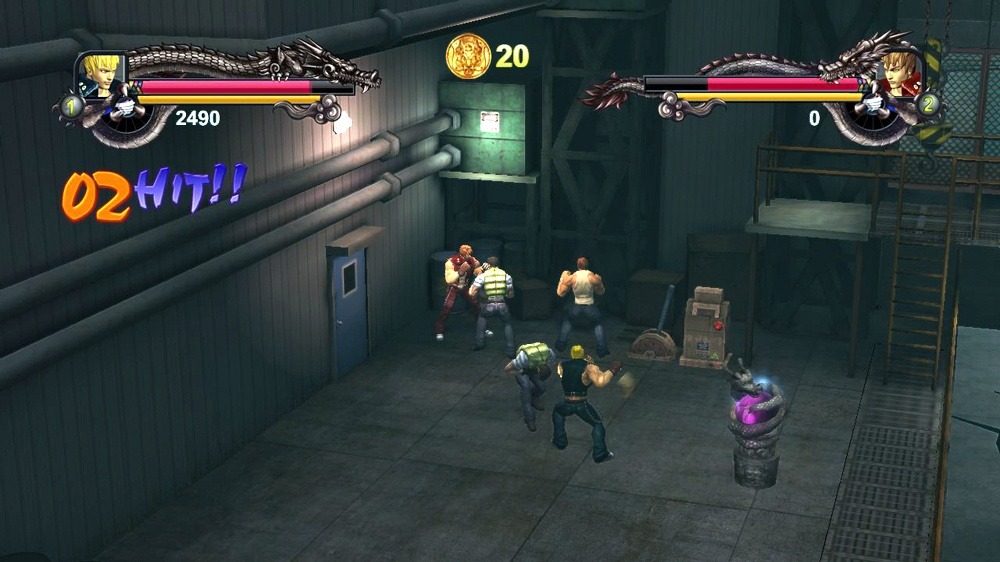This screenshot has height=562, width=1000.
Task: Click the blond Player 1 portrait
Action: click(x=101, y=74)
